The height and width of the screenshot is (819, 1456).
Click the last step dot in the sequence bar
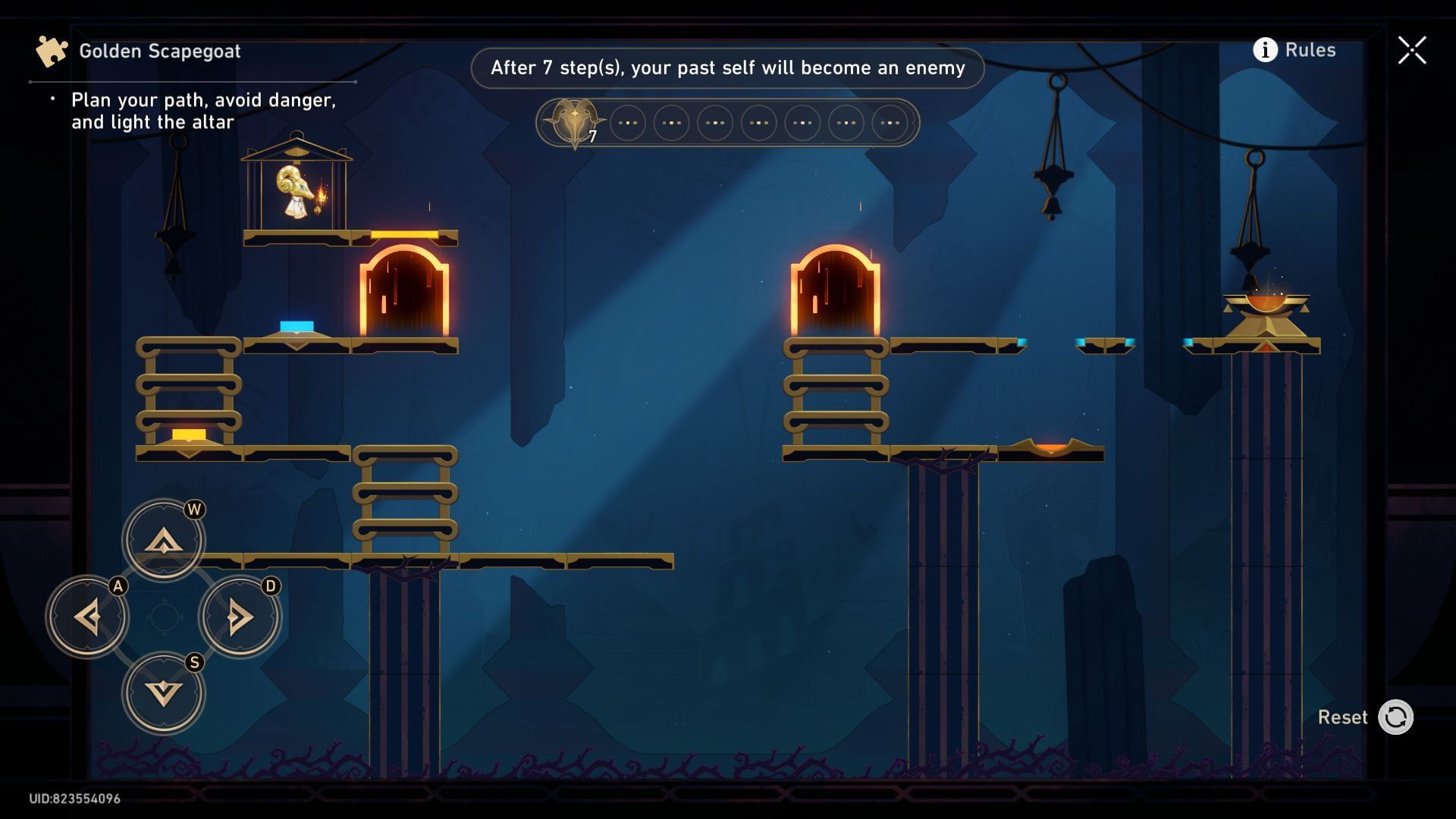889,123
